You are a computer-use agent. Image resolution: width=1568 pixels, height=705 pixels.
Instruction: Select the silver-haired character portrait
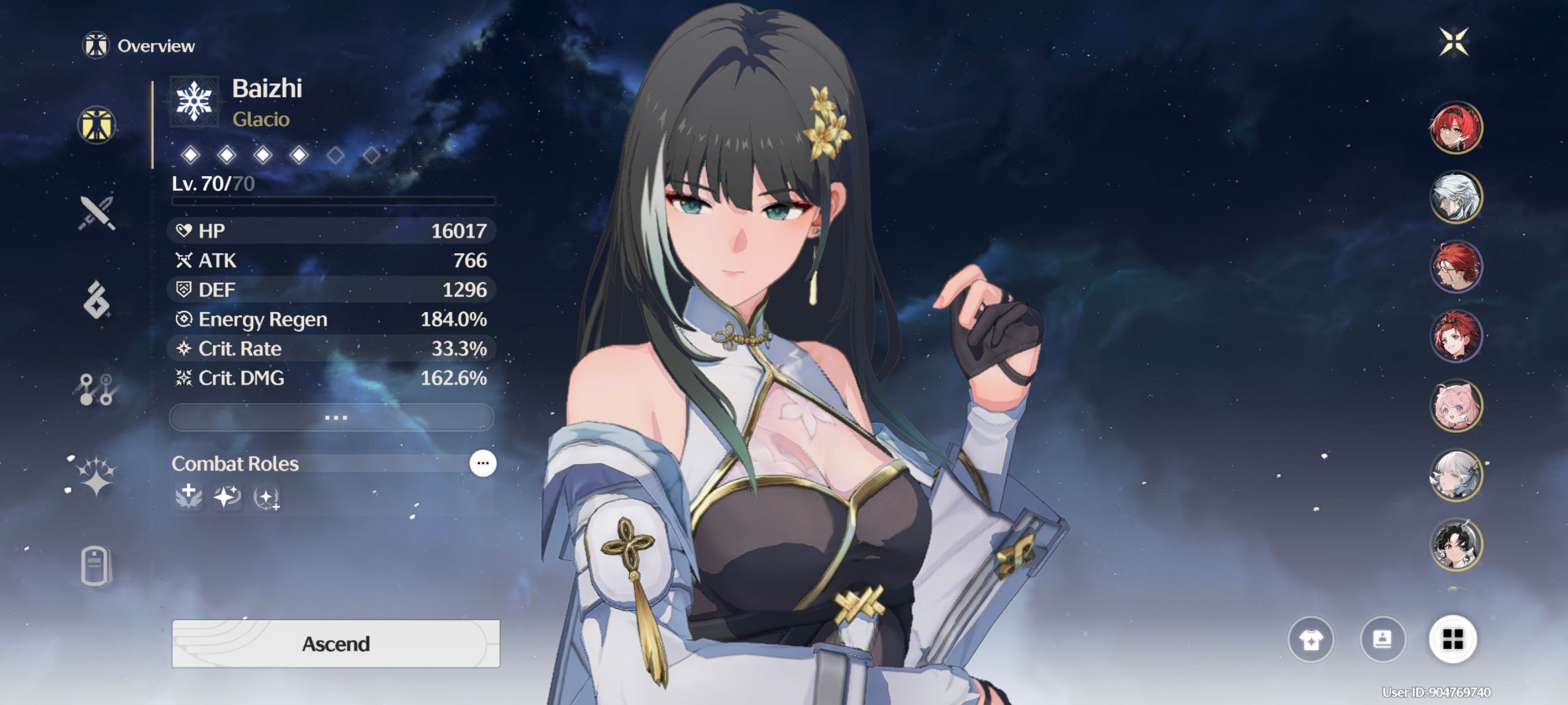[x=1455, y=196]
